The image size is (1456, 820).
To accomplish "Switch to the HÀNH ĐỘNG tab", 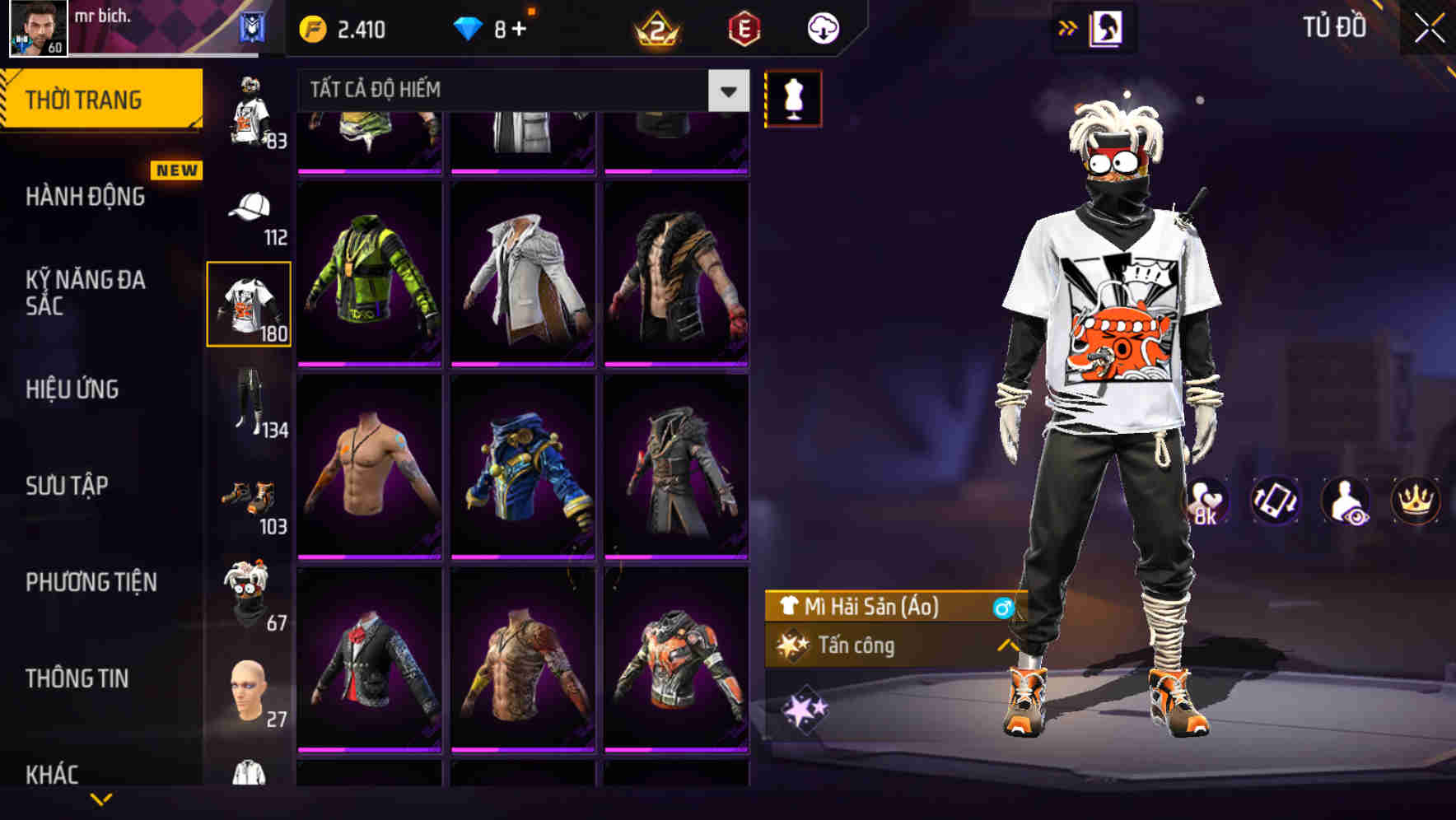I will tap(85, 198).
